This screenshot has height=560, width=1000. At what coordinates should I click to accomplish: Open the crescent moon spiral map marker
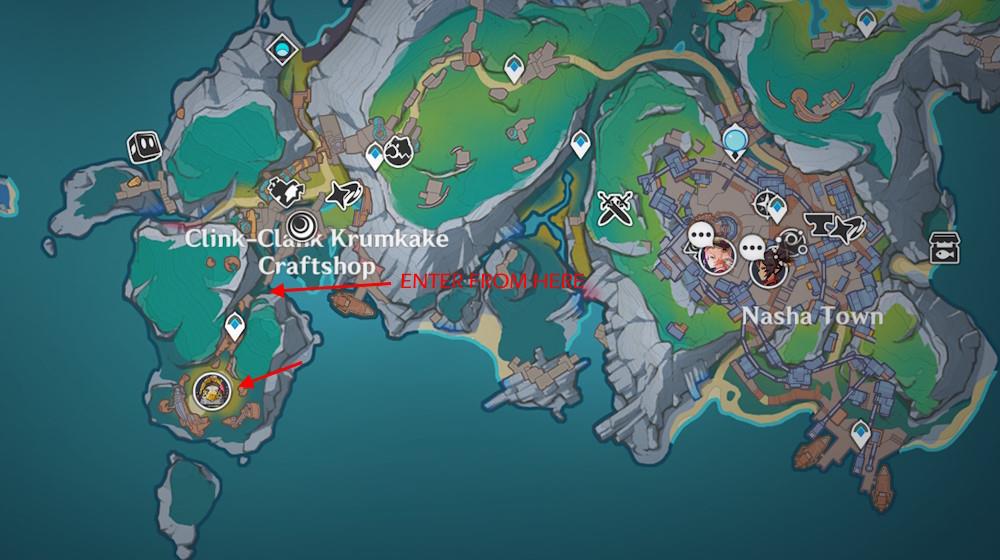tap(302, 224)
